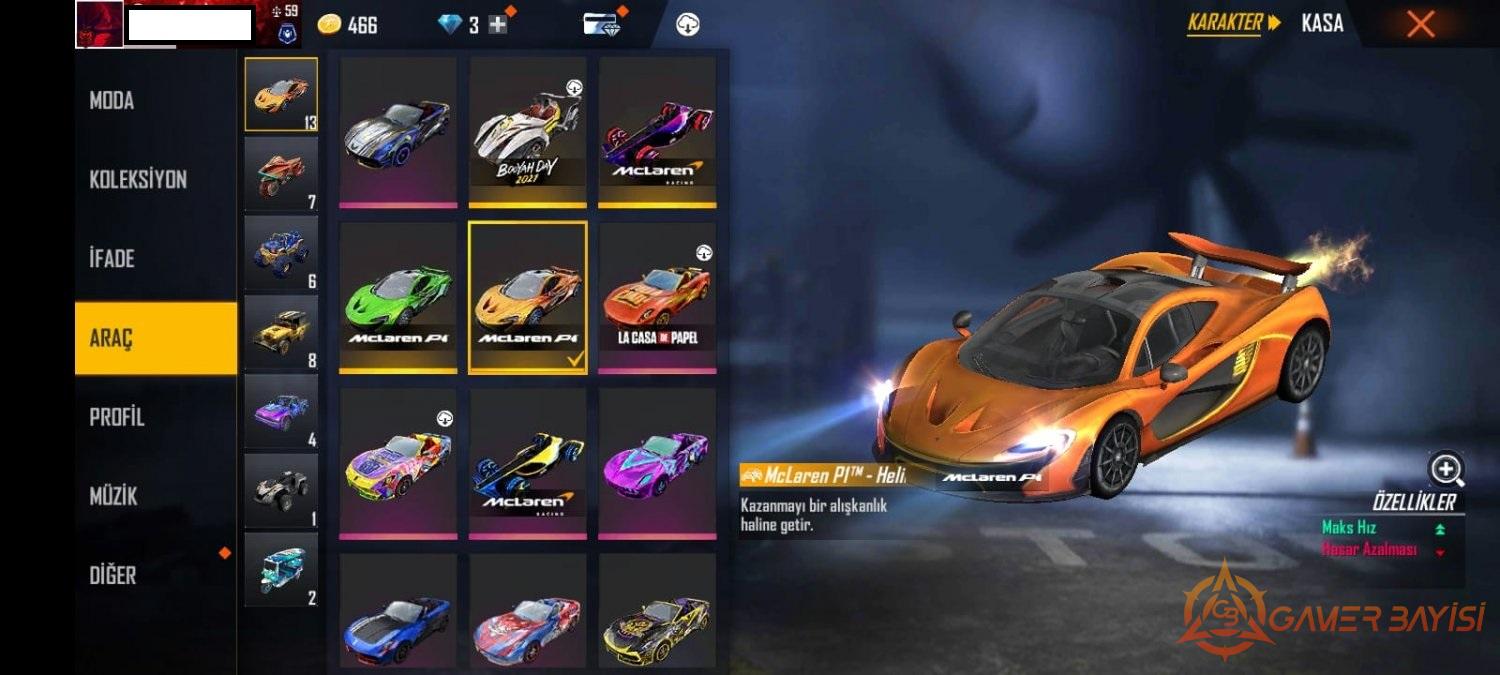The height and width of the screenshot is (675, 1500).
Task: Select the İFADE category
Action: 112,259
